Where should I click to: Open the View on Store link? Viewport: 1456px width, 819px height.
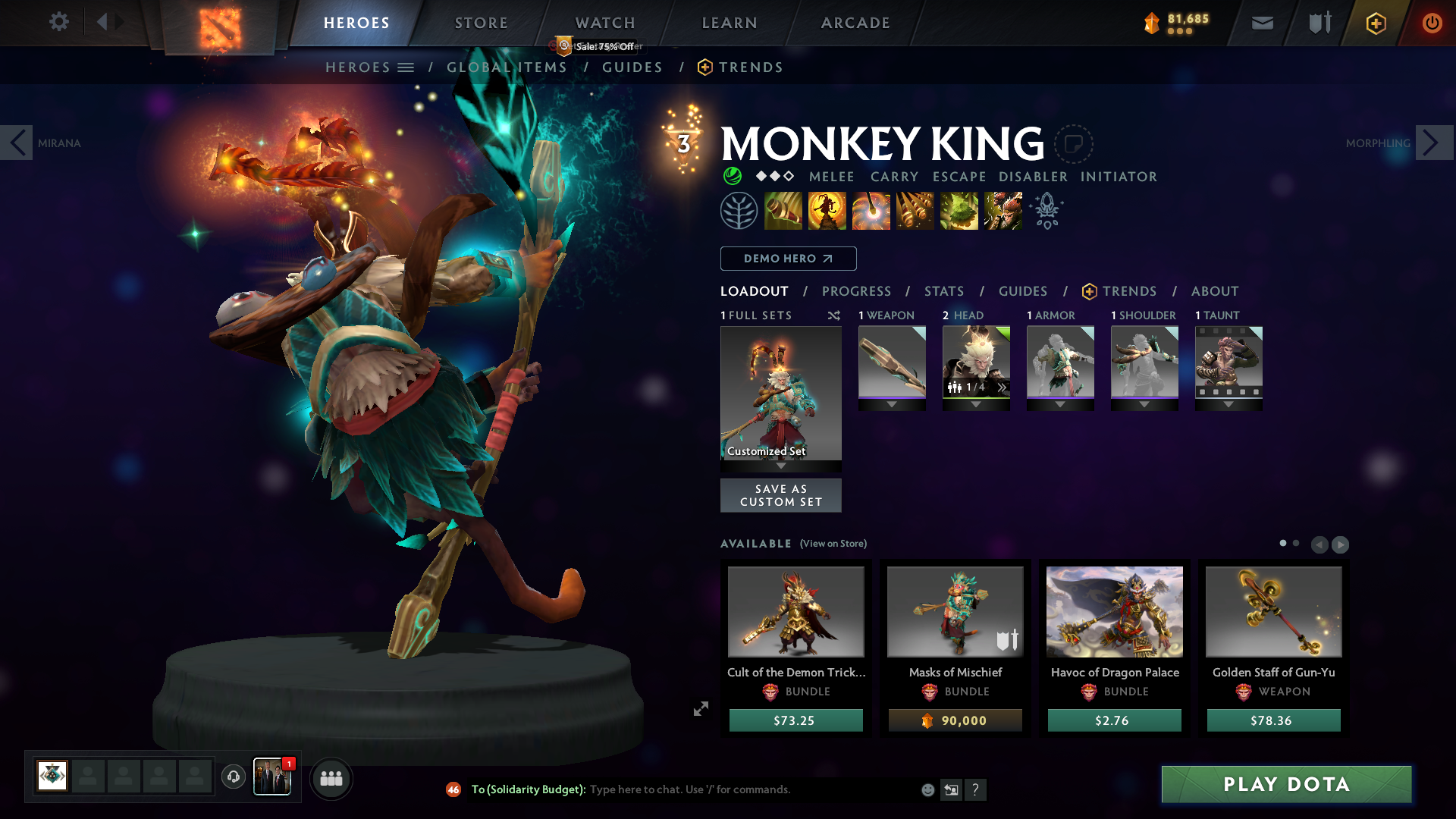[x=834, y=544]
